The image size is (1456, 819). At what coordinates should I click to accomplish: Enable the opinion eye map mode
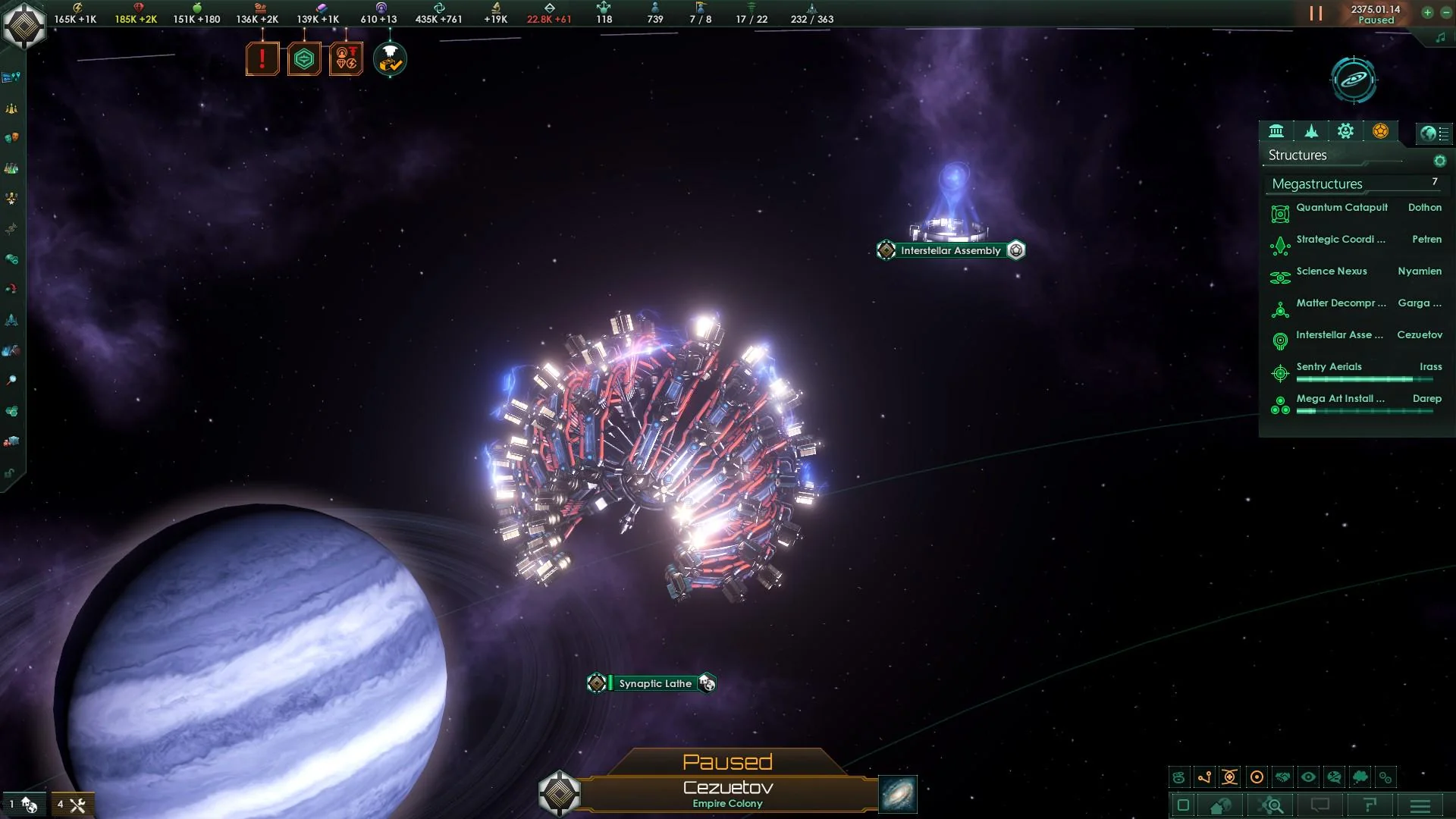1310,777
